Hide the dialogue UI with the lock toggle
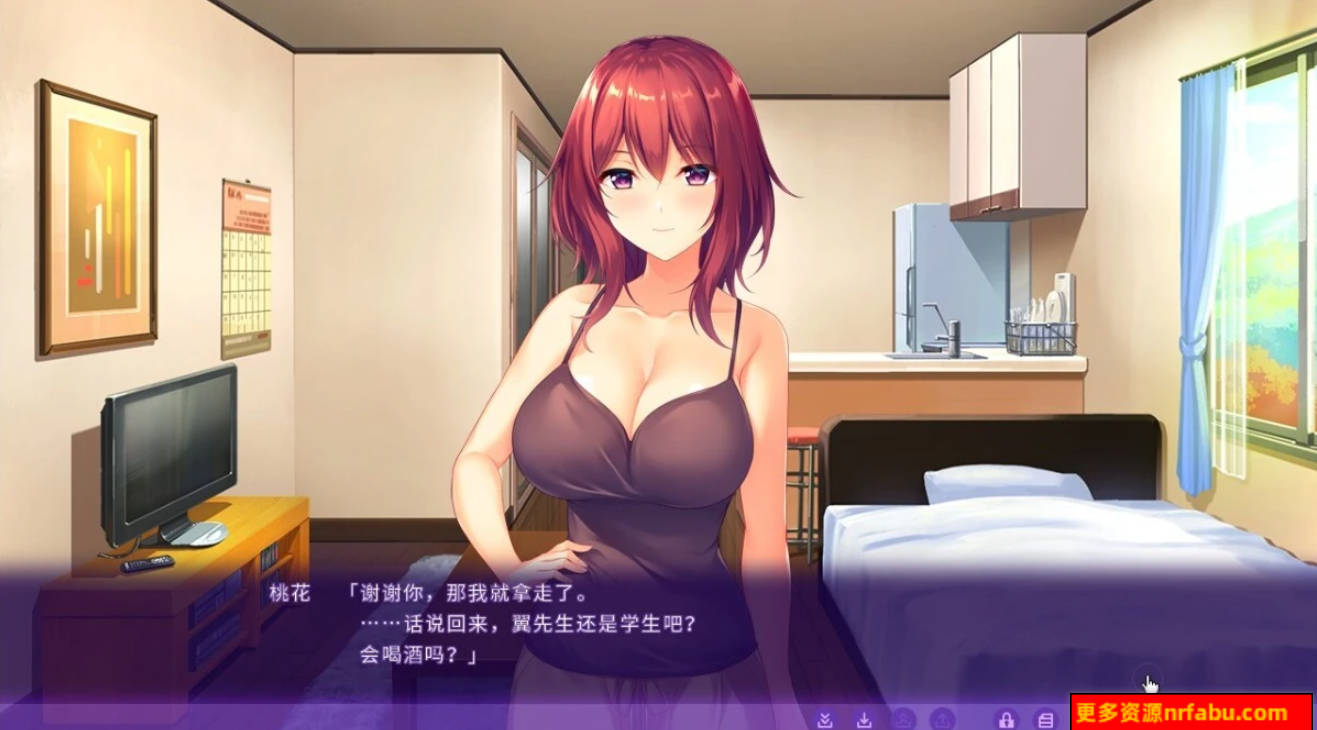Viewport: 1317px width, 730px height. [x=1006, y=719]
